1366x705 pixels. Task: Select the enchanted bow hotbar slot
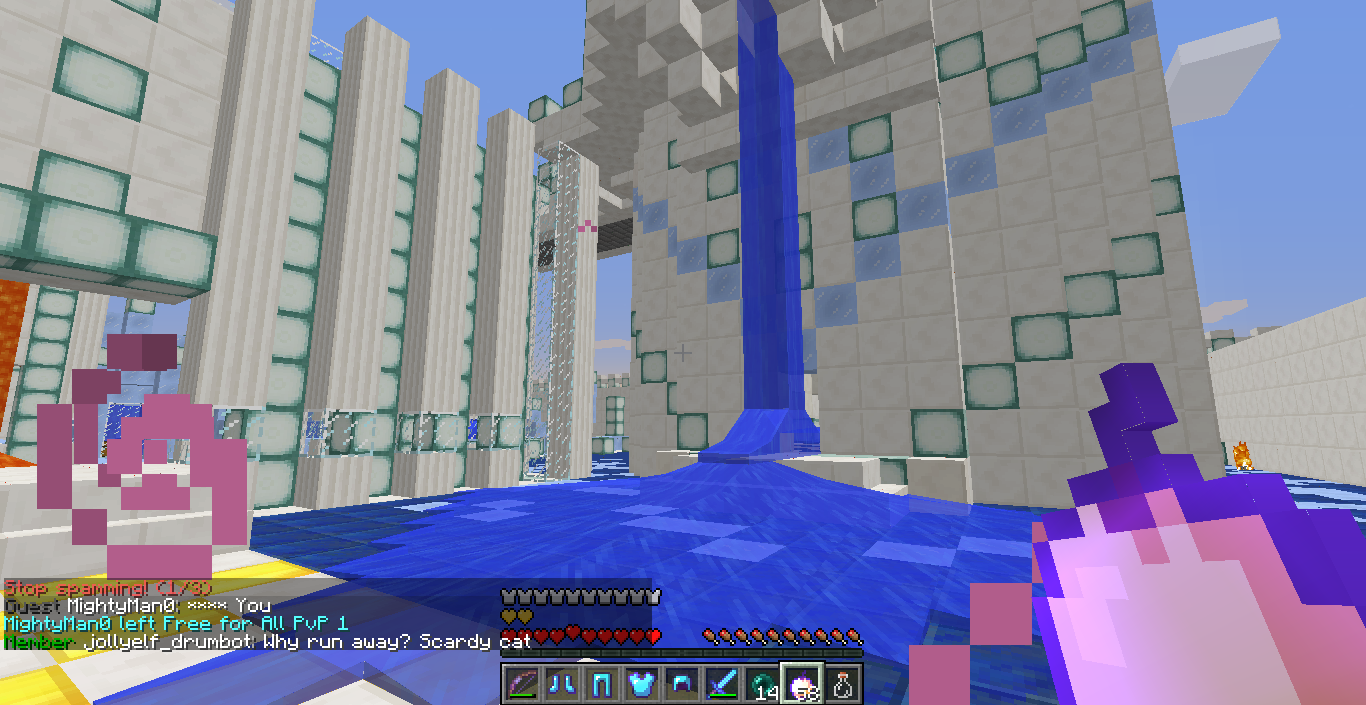pos(522,684)
